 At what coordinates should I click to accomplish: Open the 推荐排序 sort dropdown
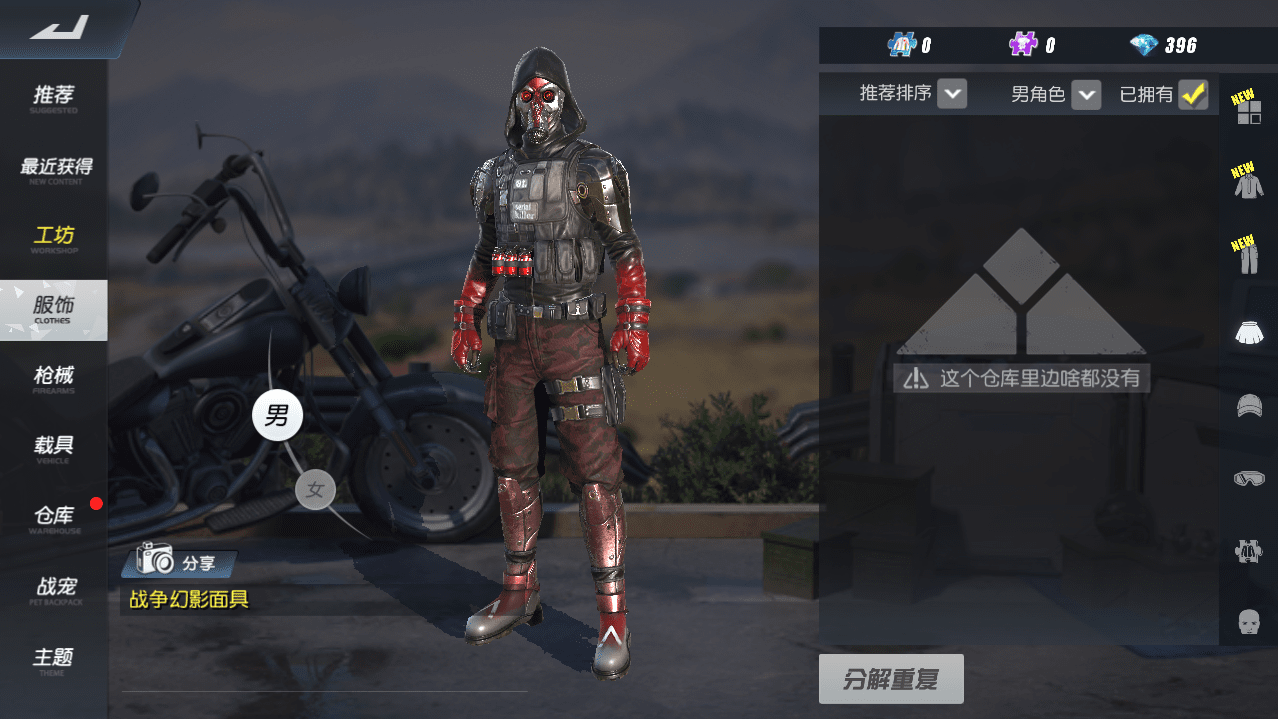pos(953,95)
